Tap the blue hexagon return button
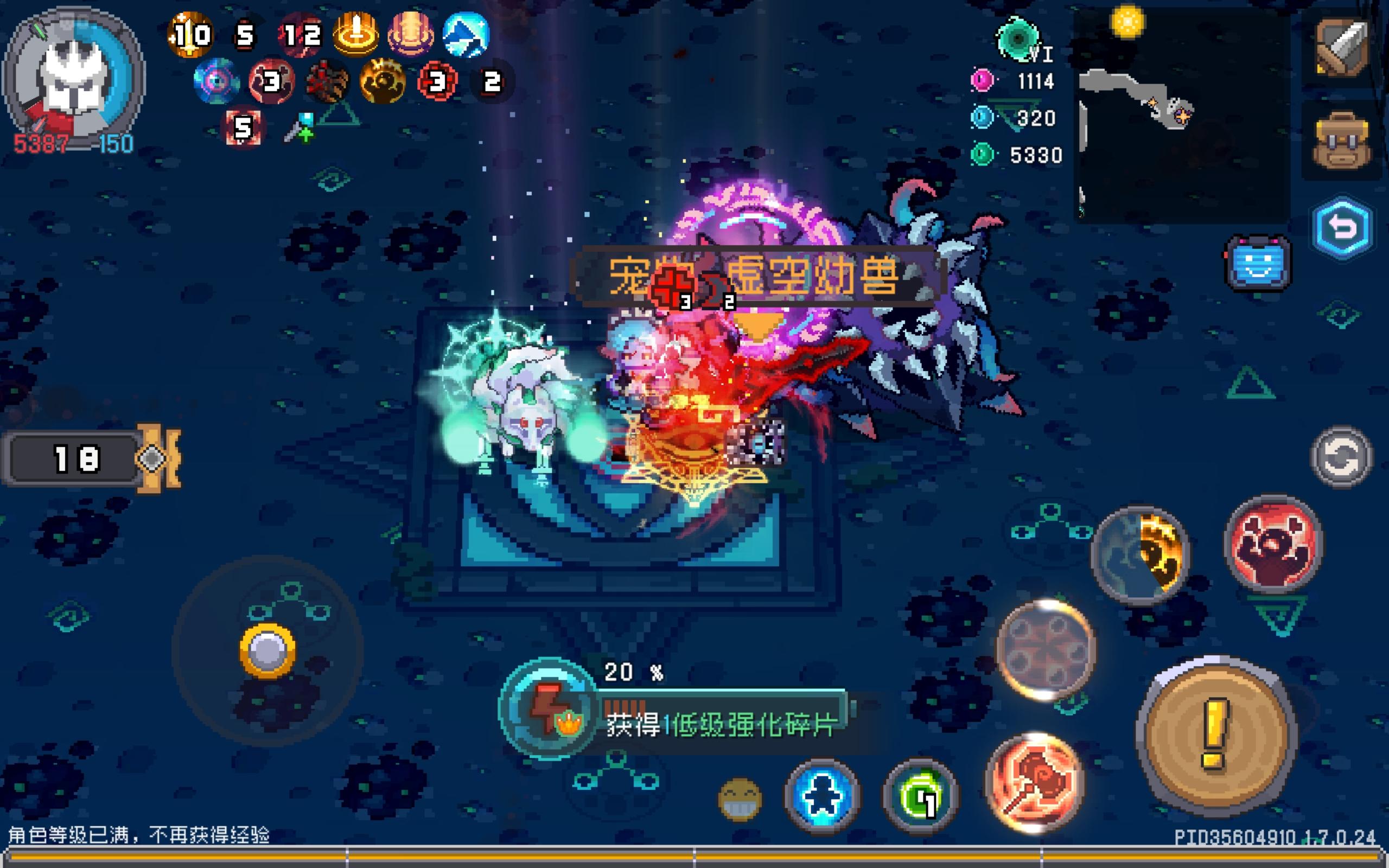Viewport: 1389px width, 868px height. pos(1346,227)
